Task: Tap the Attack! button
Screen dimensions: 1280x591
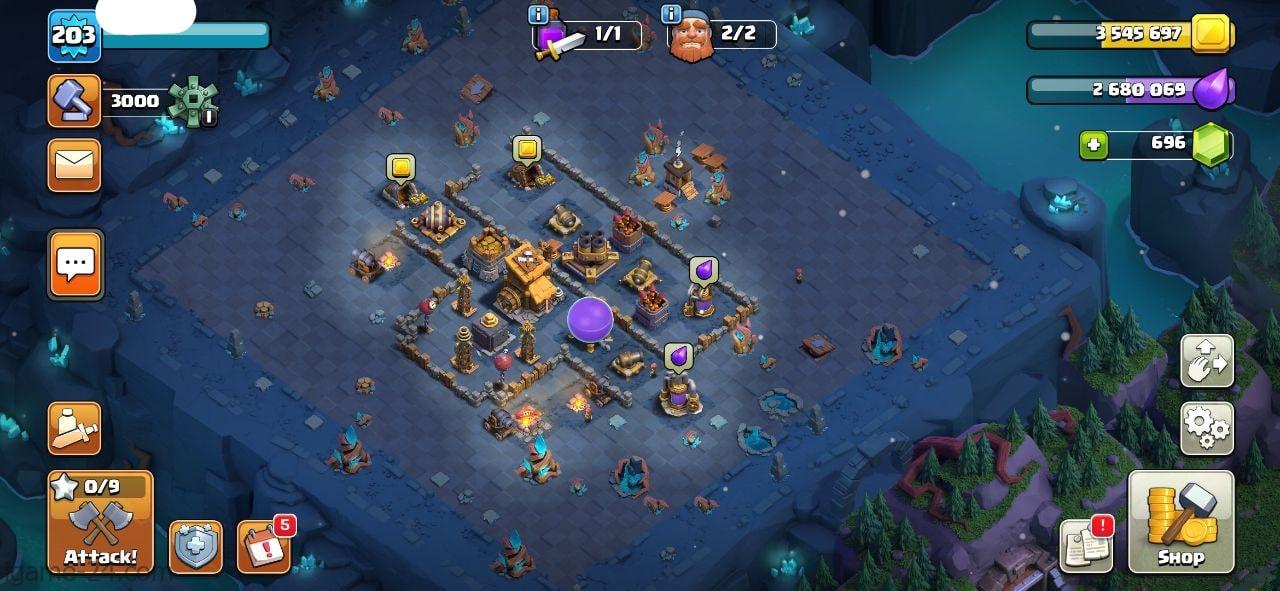Action: pos(100,522)
